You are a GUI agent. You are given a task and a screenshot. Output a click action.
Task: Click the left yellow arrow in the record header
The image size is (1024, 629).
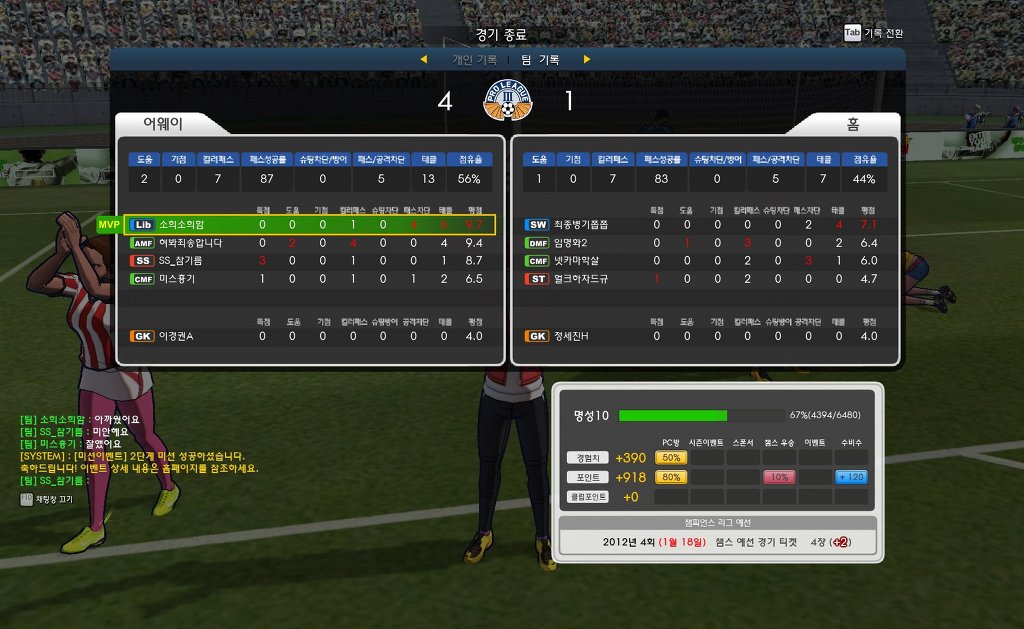click(423, 60)
